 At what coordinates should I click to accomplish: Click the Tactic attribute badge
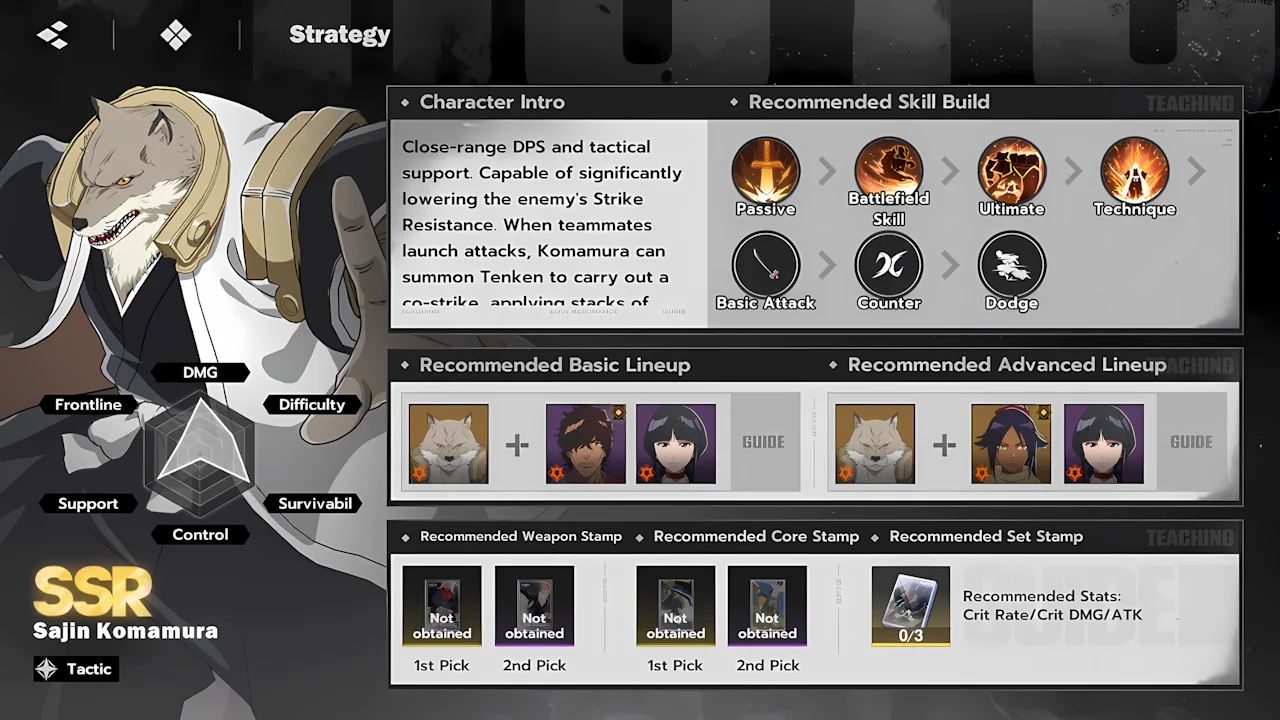[76, 669]
